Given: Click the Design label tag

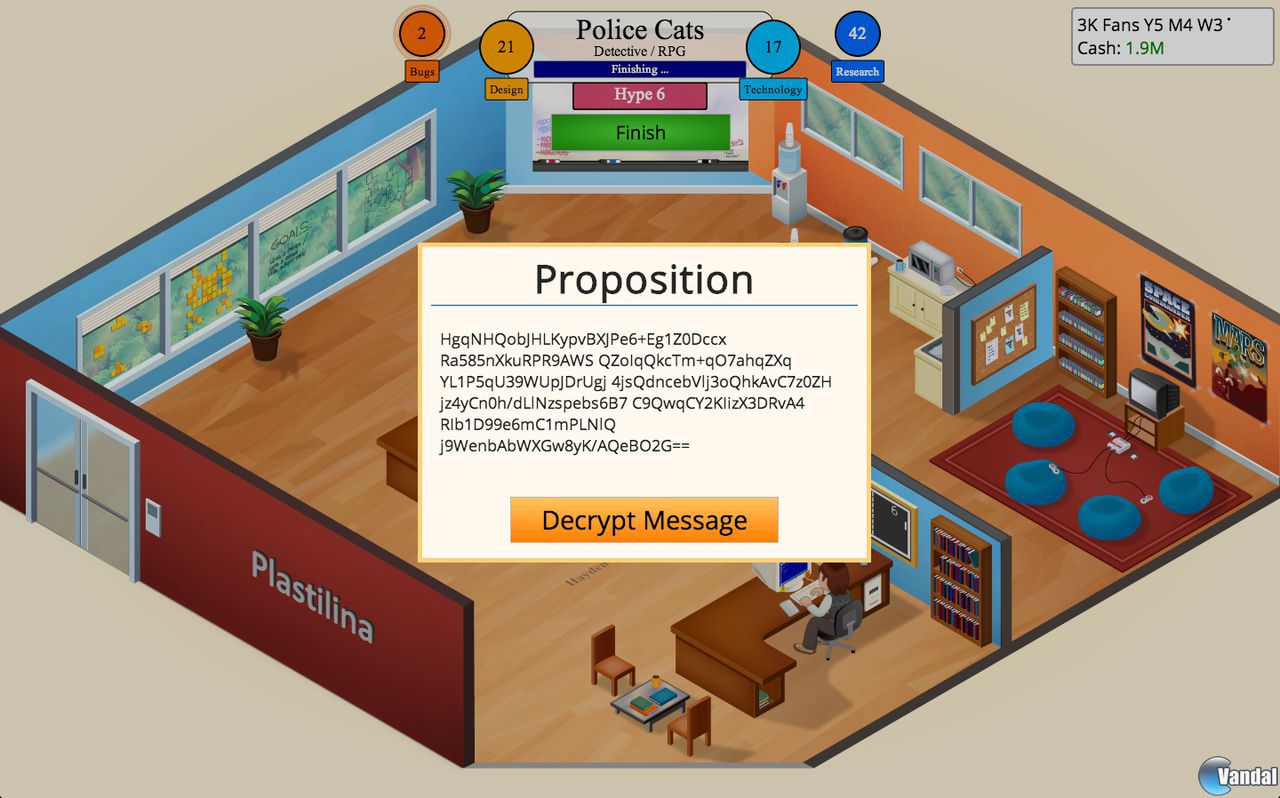Looking at the screenshot, I should coord(506,90).
